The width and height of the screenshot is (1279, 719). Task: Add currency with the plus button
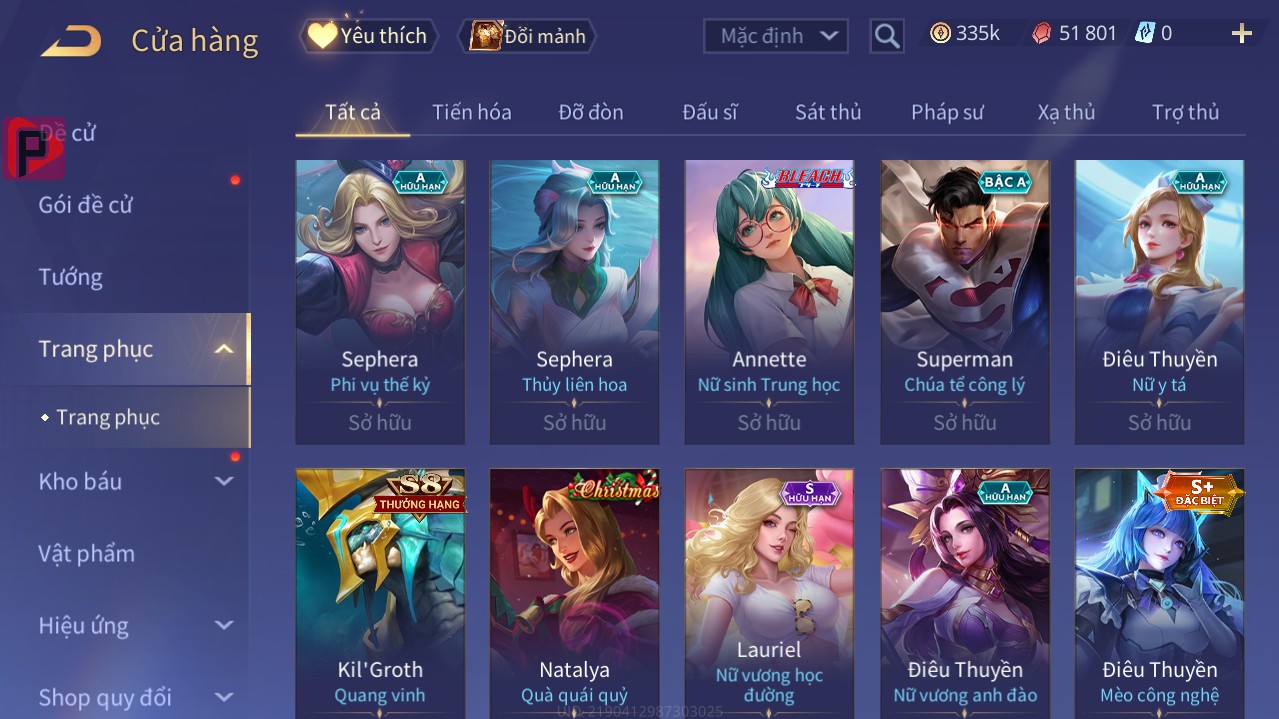point(1241,34)
